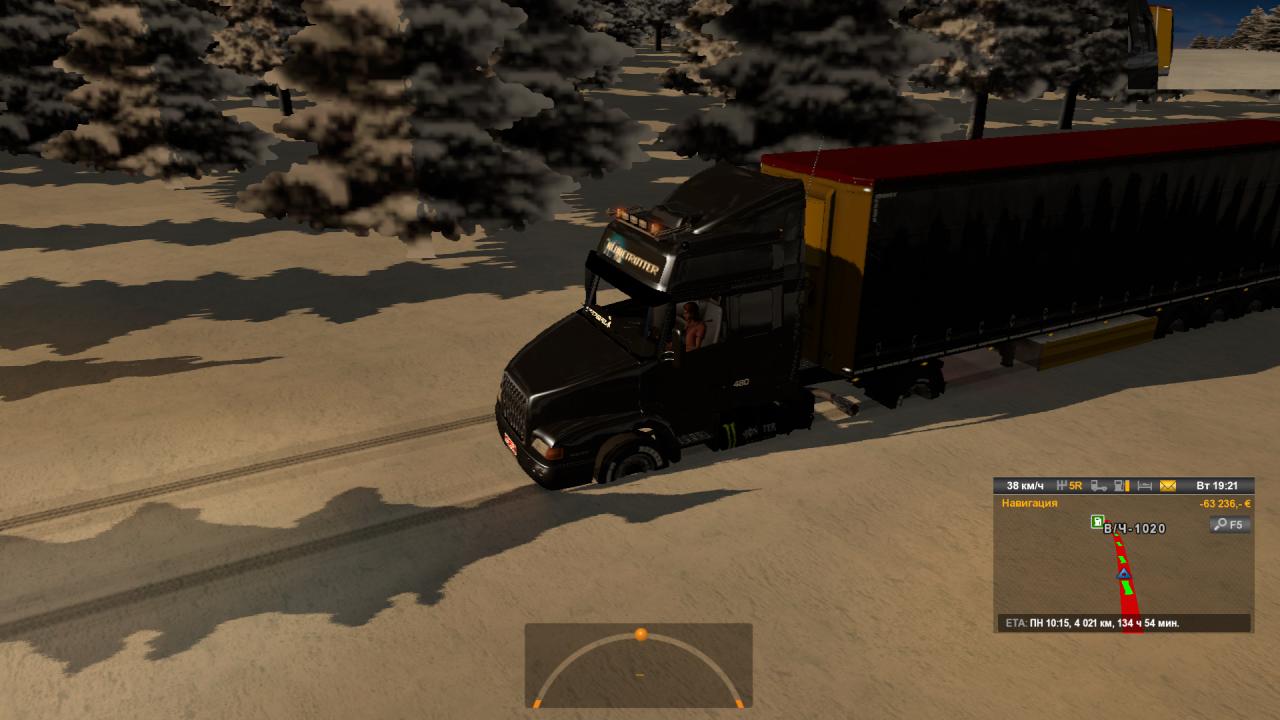Click the magnifier F5 map zoom button
The image size is (1280, 720).
point(1229,524)
